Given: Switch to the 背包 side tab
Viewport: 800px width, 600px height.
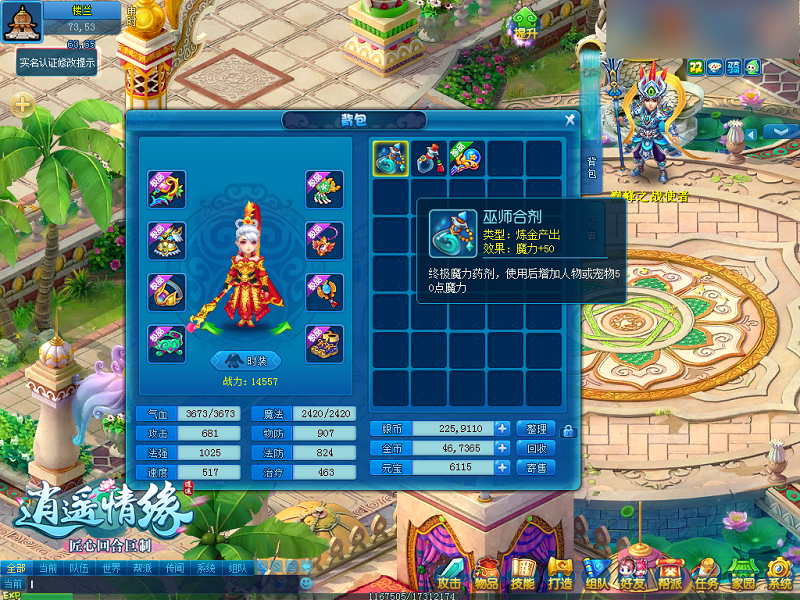Looking at the screenshot, I should pyautogui.click(x=591, y=168).
